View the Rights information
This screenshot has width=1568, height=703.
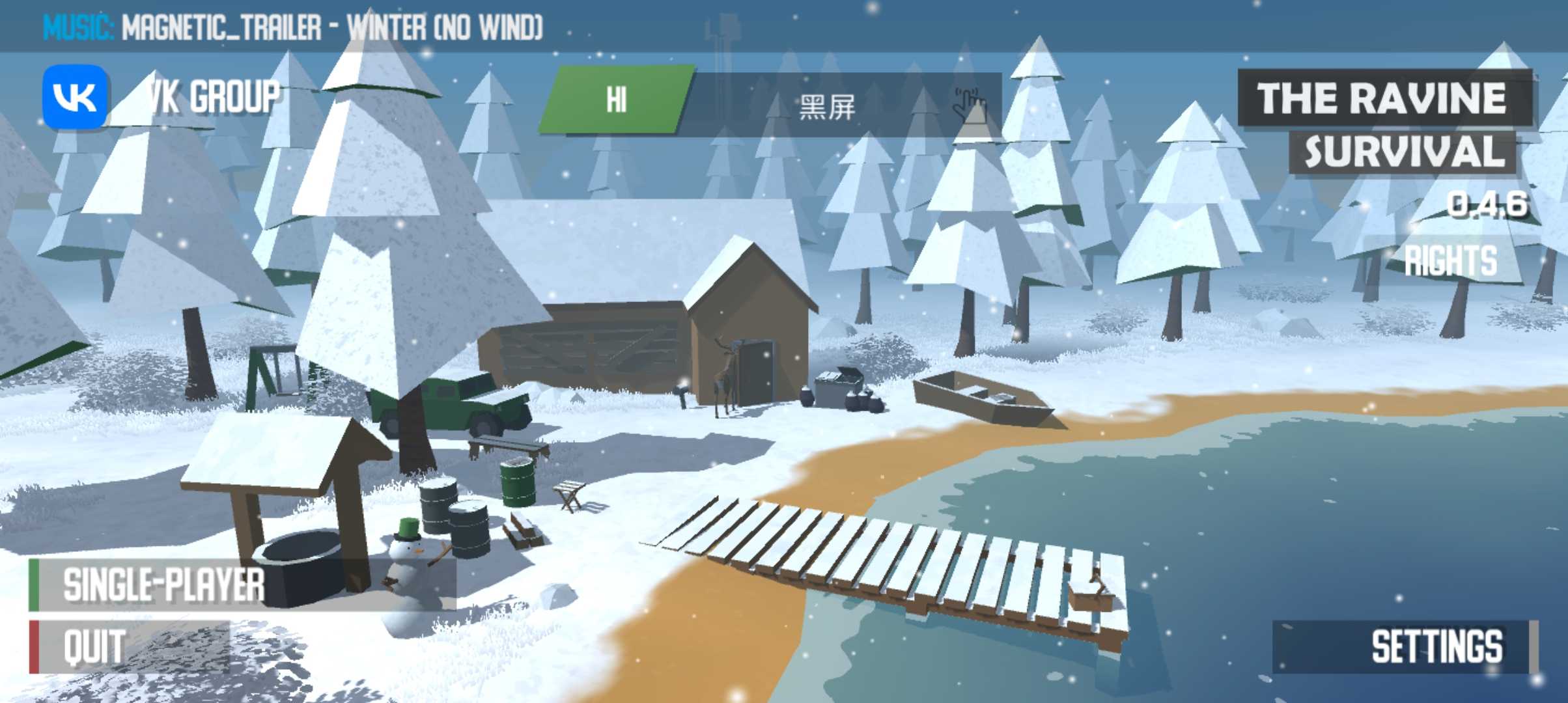(1451, 260)
